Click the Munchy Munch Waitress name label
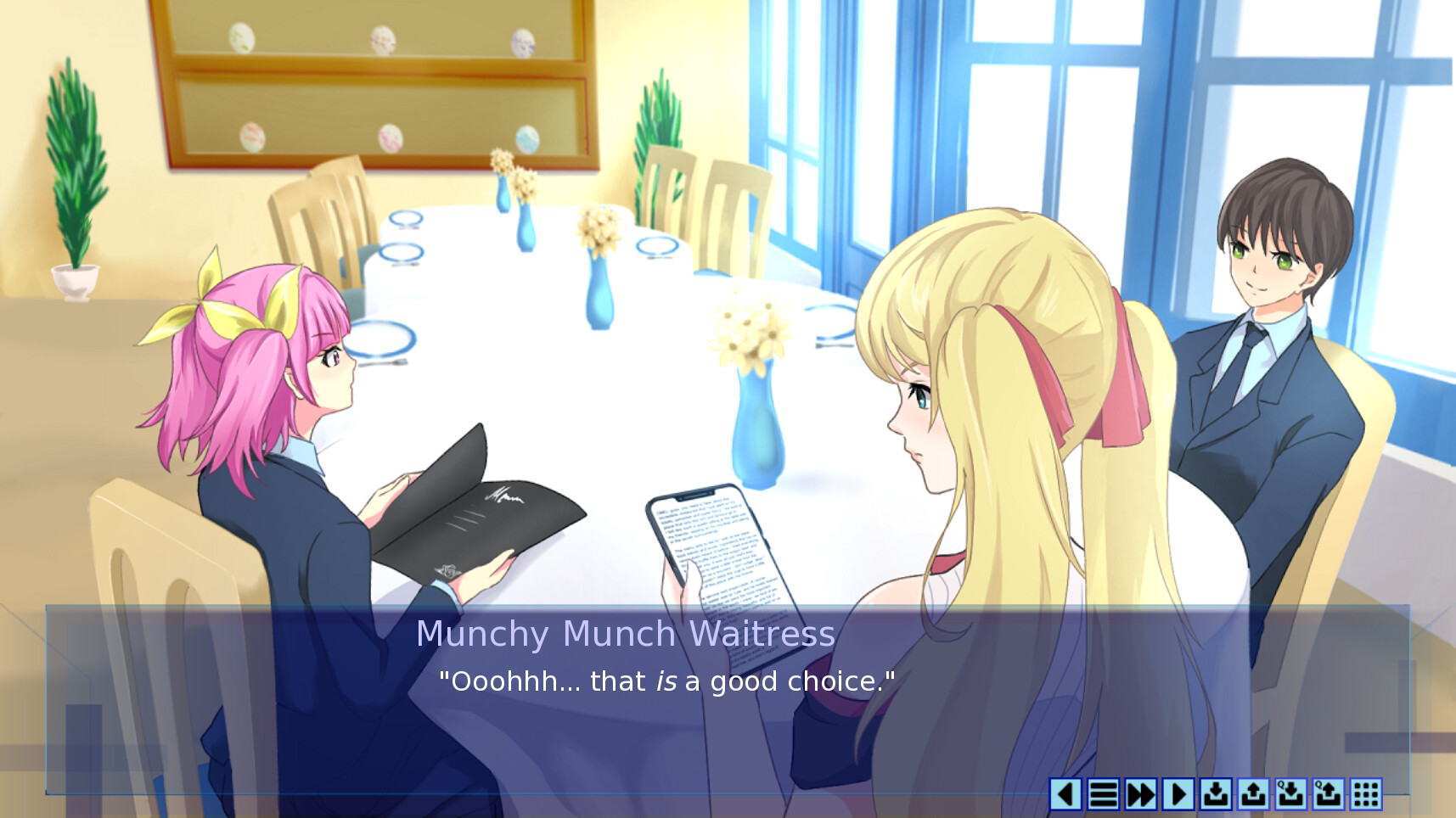The width and height of the screenshot is (1456, 818). 626,633
